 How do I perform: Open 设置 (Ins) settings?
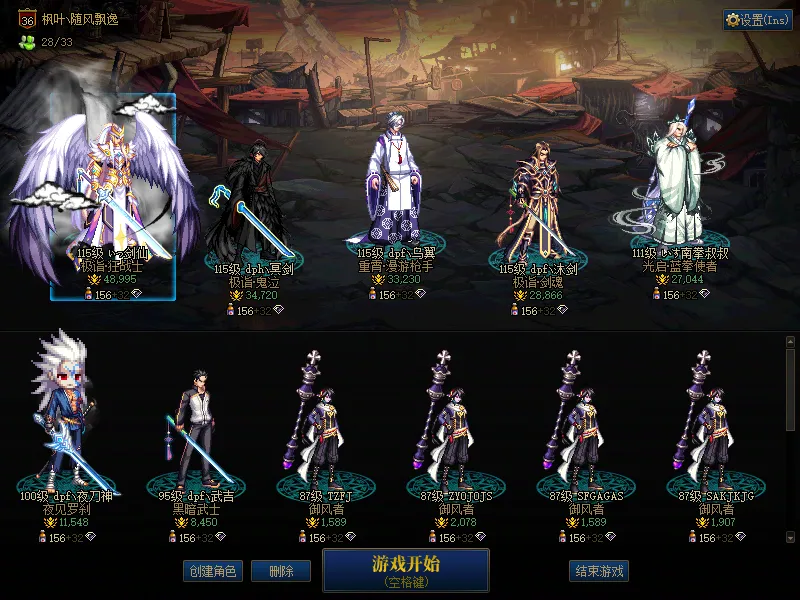[757, 20]
